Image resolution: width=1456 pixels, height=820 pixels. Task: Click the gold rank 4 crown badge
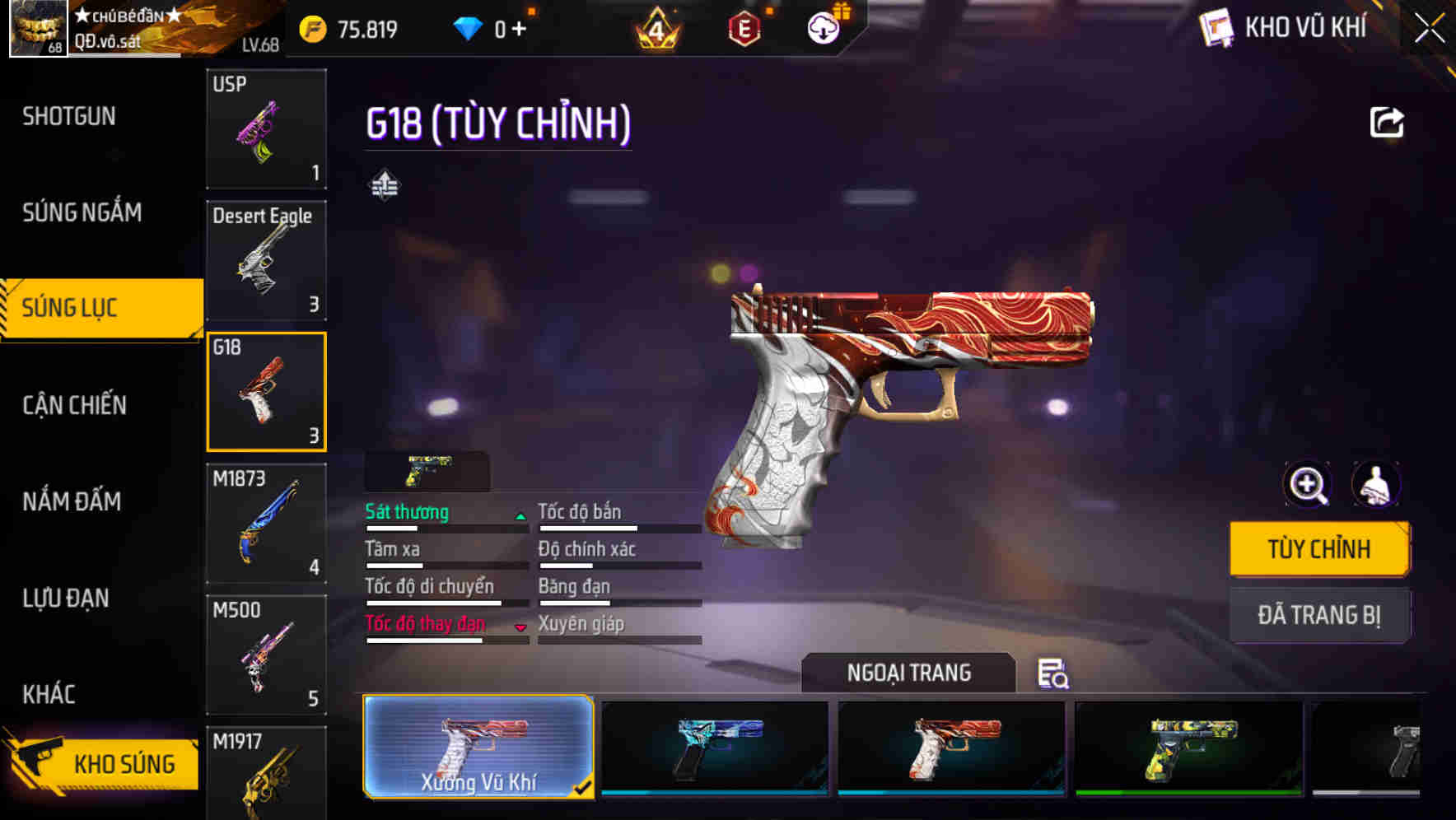point(655,27)
